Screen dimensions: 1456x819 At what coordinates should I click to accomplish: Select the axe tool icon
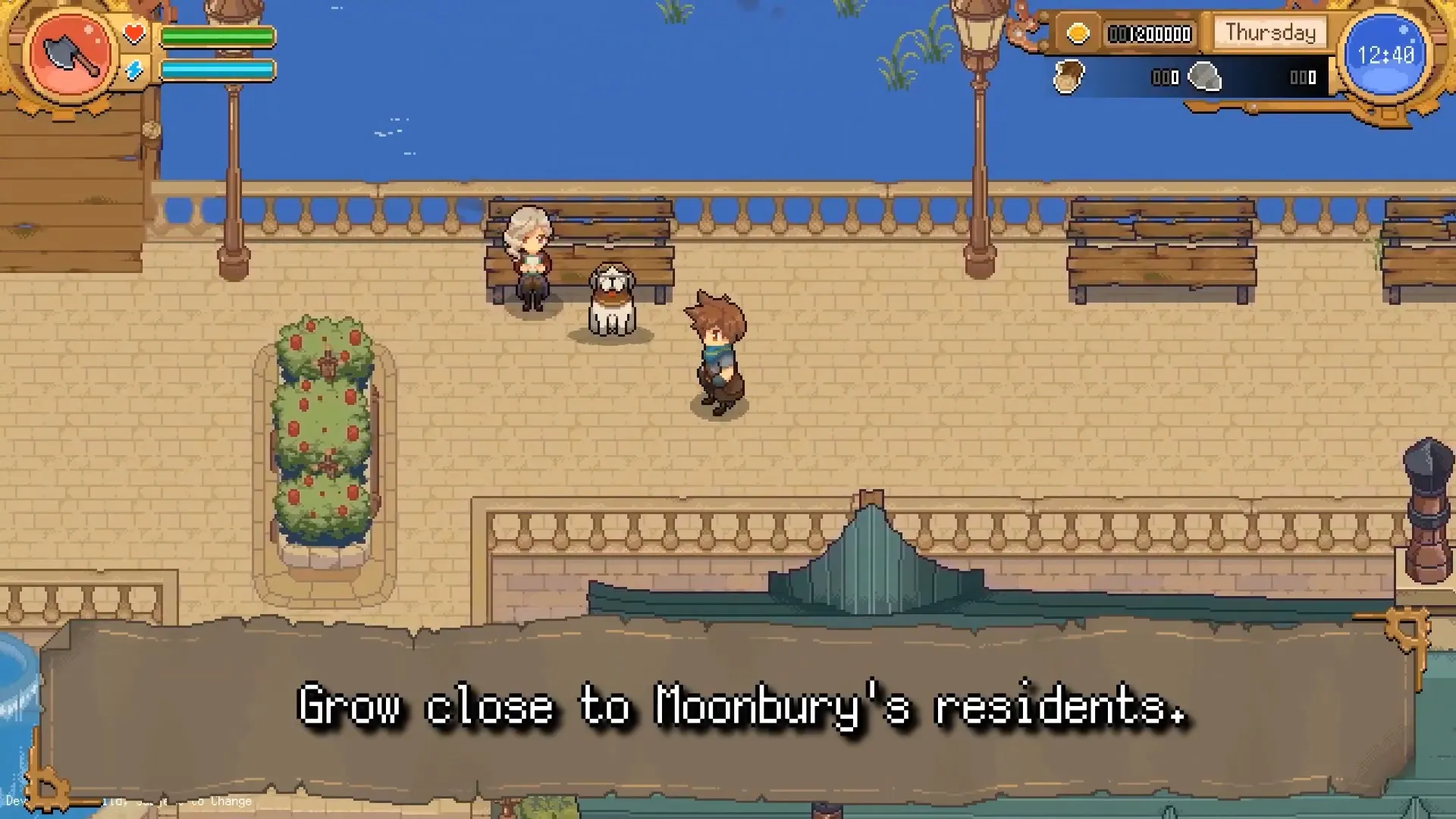pos(71,55)
